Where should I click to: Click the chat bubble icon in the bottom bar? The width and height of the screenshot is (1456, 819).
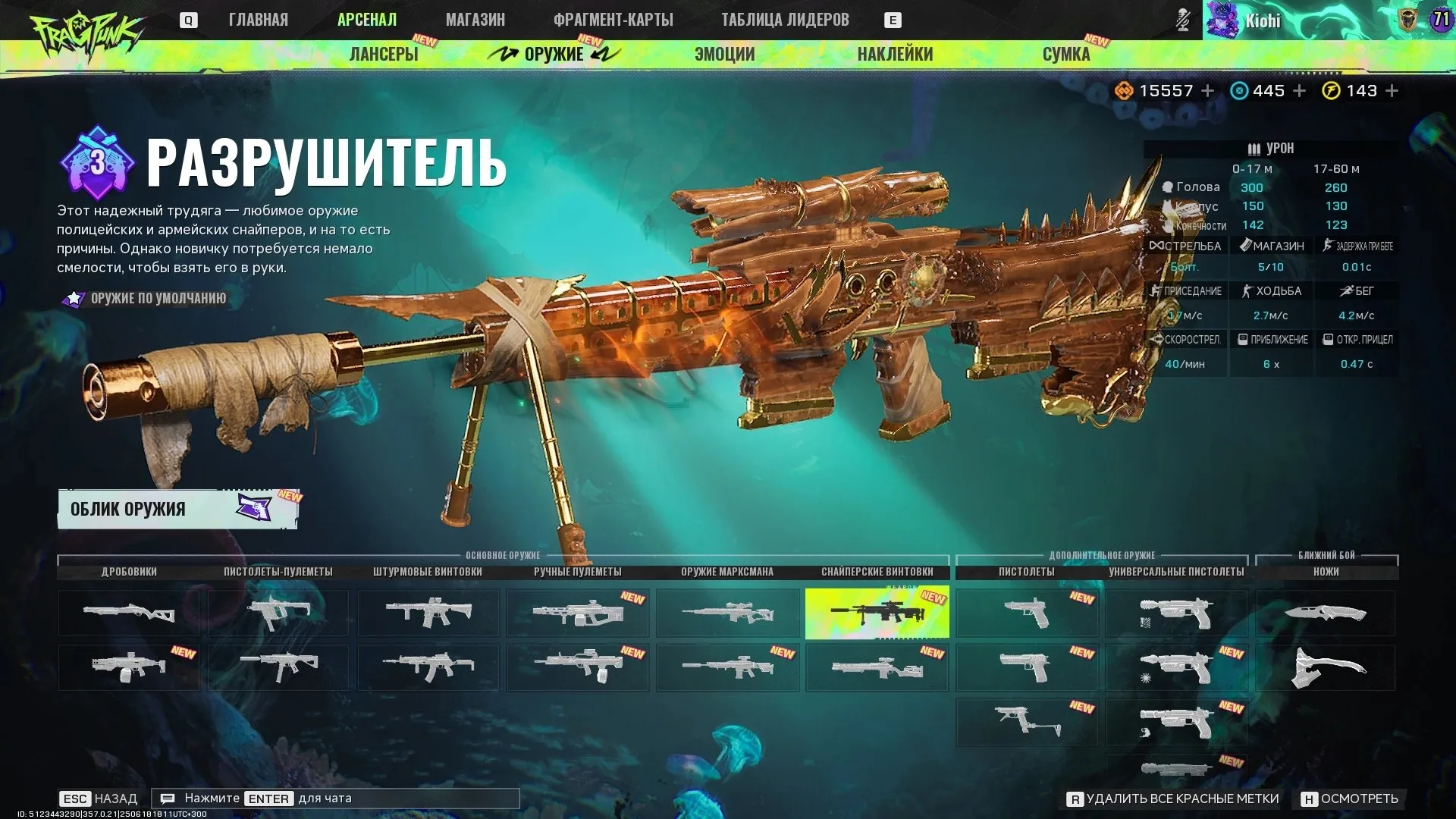click(x=168, y=798)
